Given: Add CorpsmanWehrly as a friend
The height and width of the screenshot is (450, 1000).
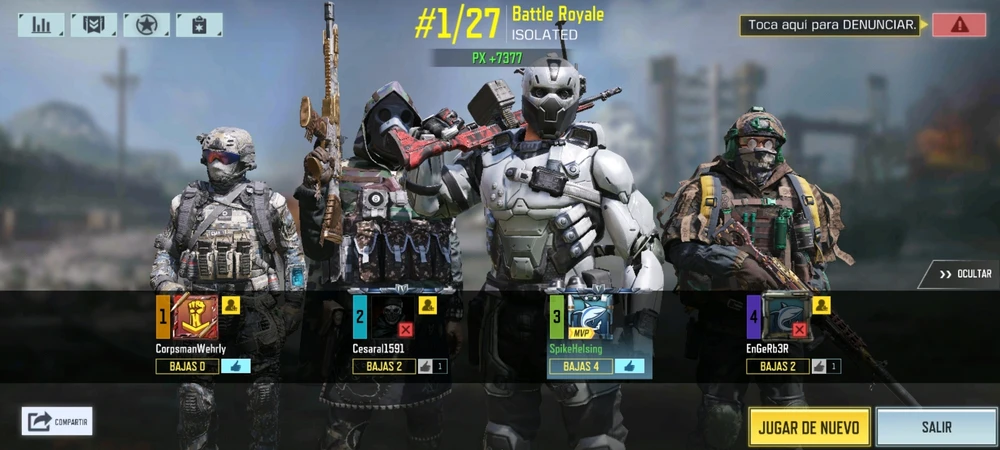Looking at the screenshot, I should [x=231, y=305].
